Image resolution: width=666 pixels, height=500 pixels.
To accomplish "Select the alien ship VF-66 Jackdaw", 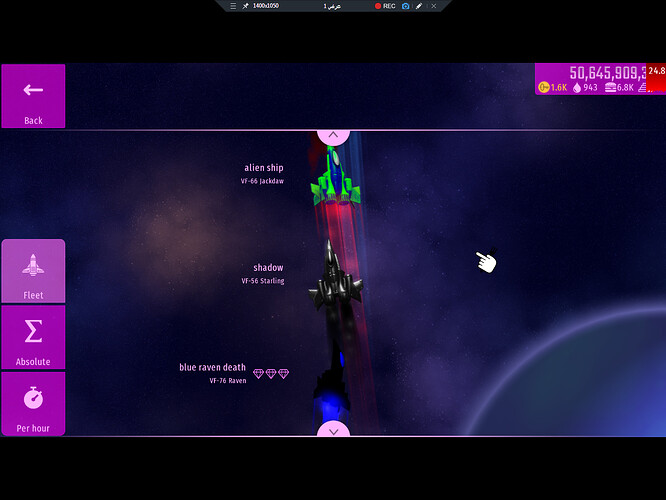I will (336, 176).
